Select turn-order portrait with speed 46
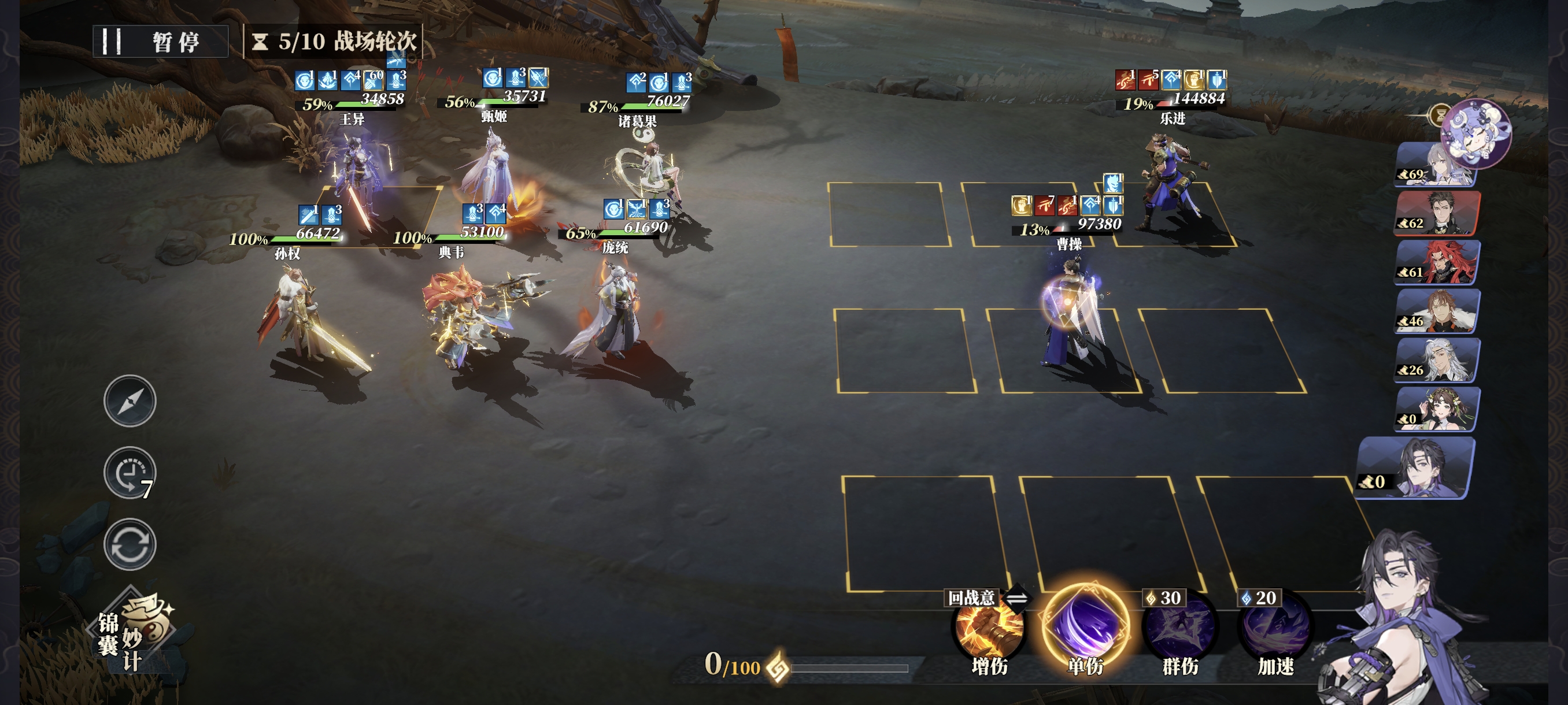The height and width of the screenshot is (705, 1568). click(x=1437, y=311)
